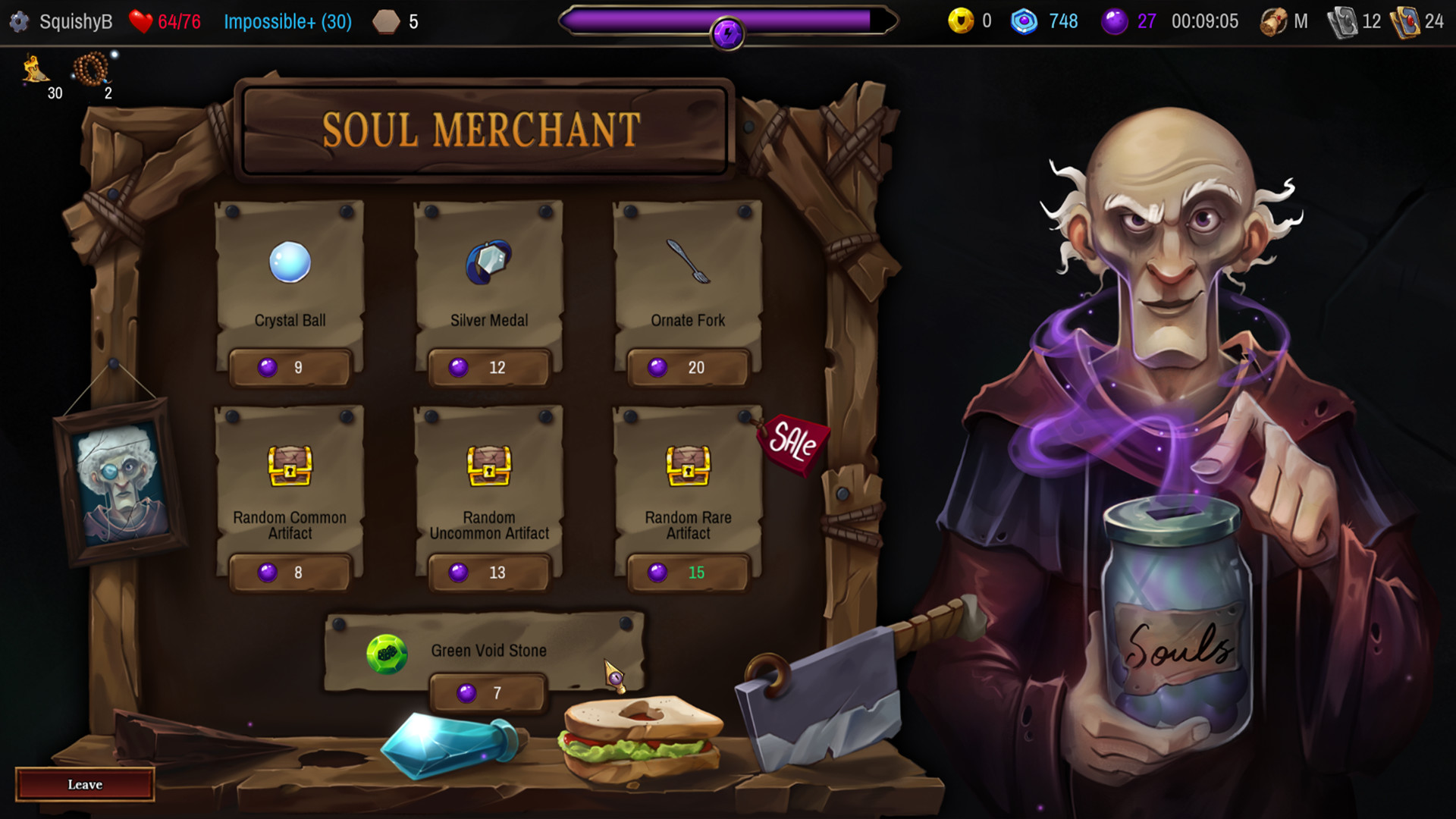Buy a Random Common Artifact chest
This screenshot has width=1456, height=819.
click(290, 573)
